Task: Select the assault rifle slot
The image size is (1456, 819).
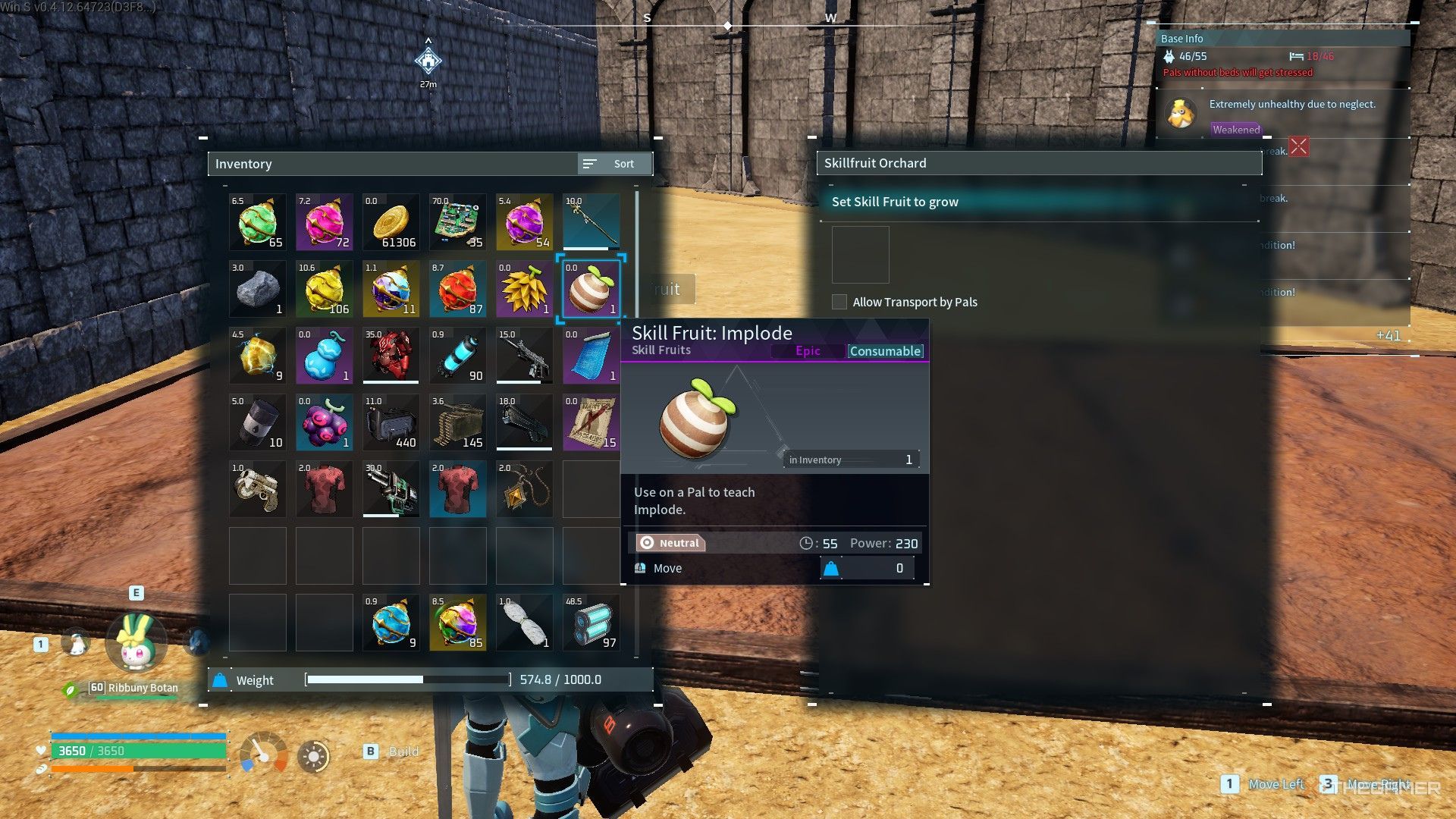Action: point(524,356)
